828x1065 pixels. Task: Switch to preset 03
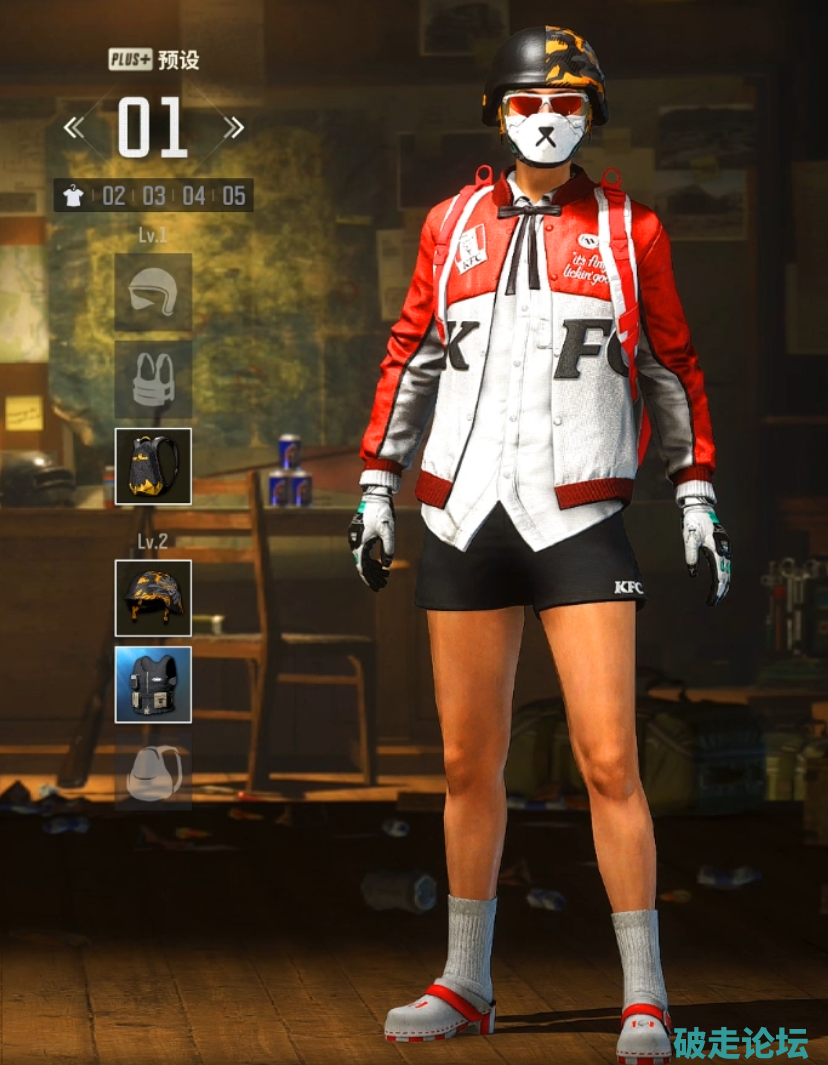(154, 196)
